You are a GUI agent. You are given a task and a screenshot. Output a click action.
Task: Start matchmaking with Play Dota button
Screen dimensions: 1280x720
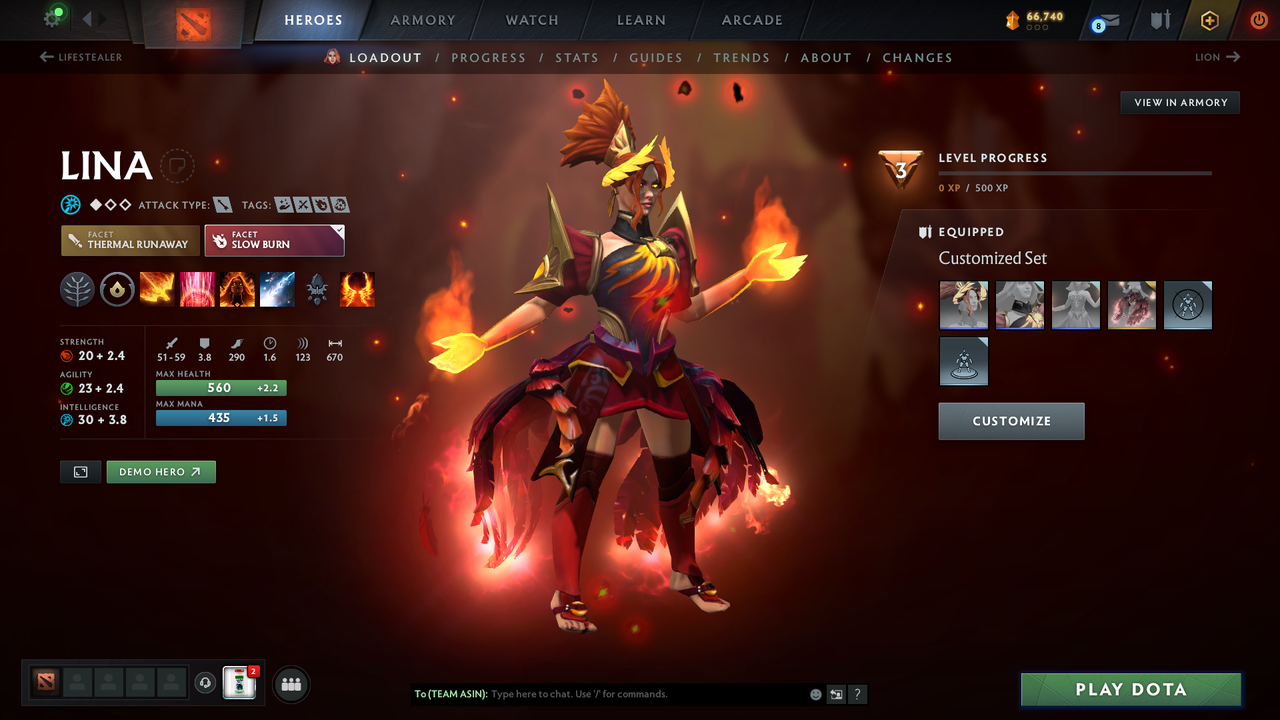pos(1131,690)
